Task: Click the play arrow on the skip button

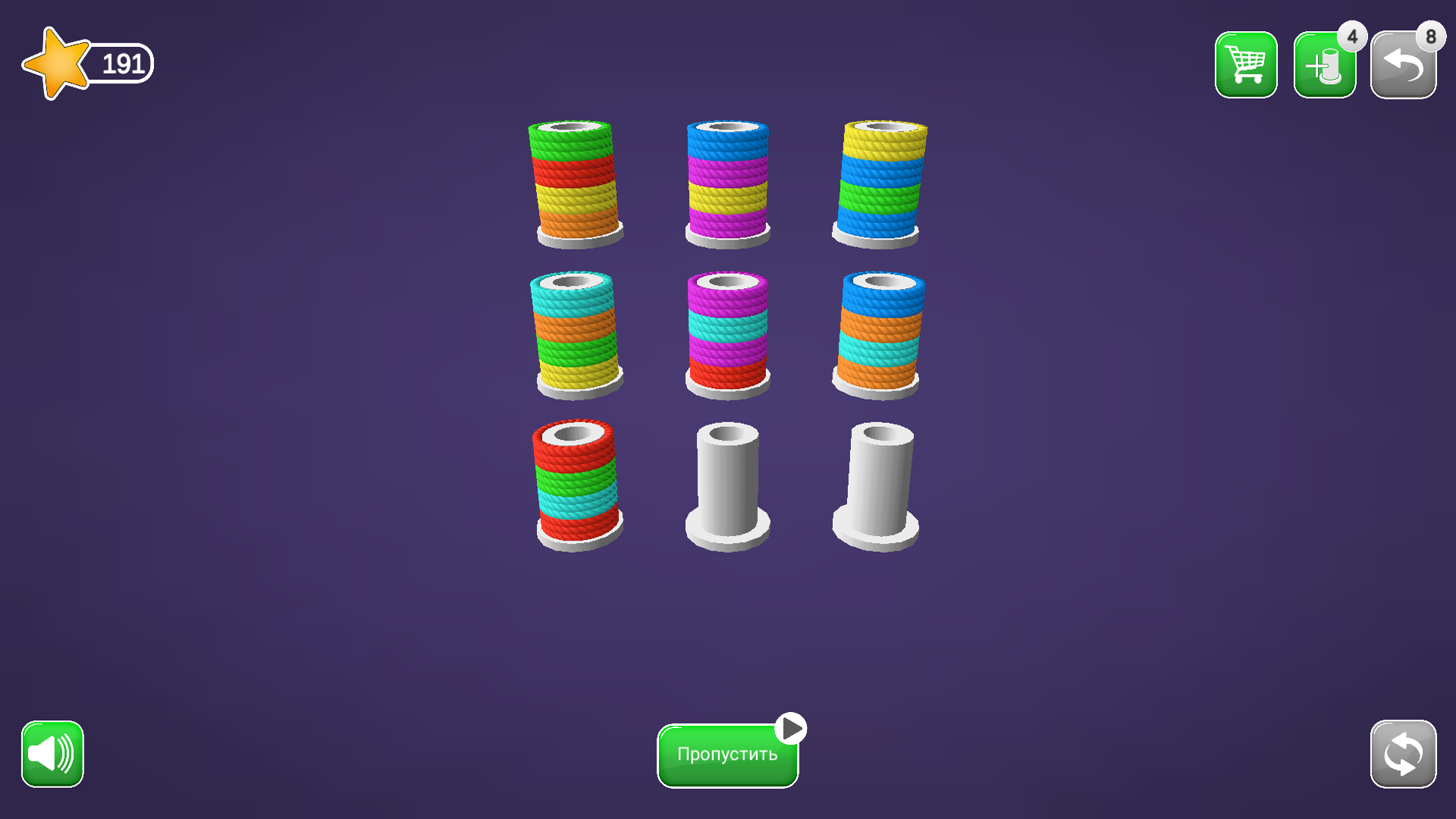Action: [790, 726]
